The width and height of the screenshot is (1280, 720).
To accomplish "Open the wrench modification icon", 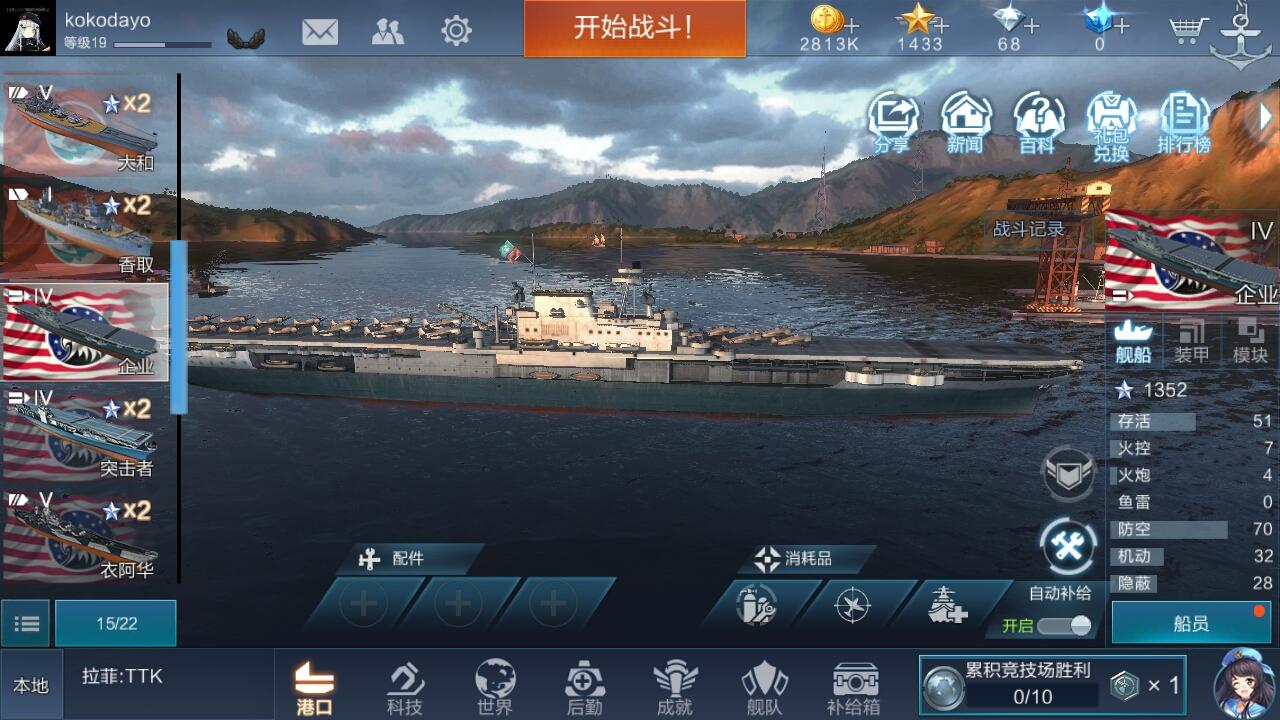I will coord(1068,543).
